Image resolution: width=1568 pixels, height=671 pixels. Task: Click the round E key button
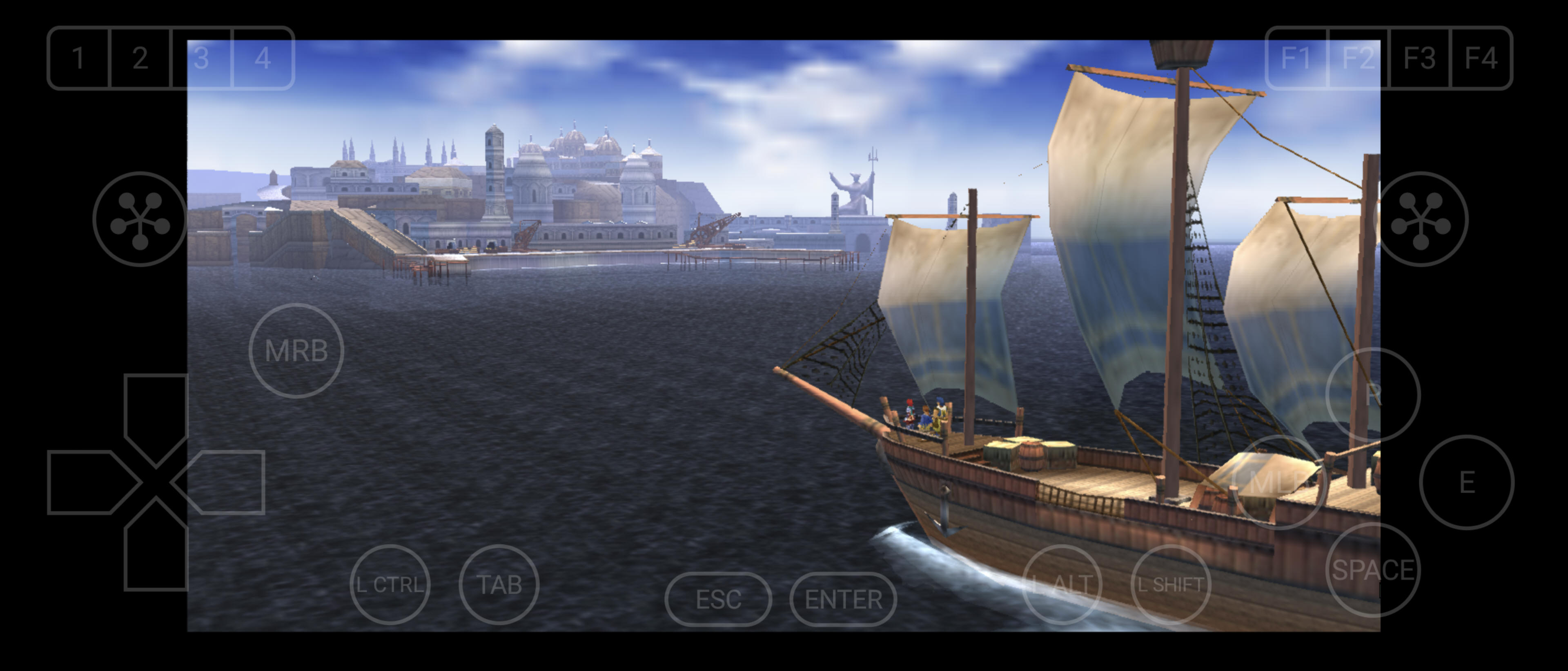(x=1466, y=482)
